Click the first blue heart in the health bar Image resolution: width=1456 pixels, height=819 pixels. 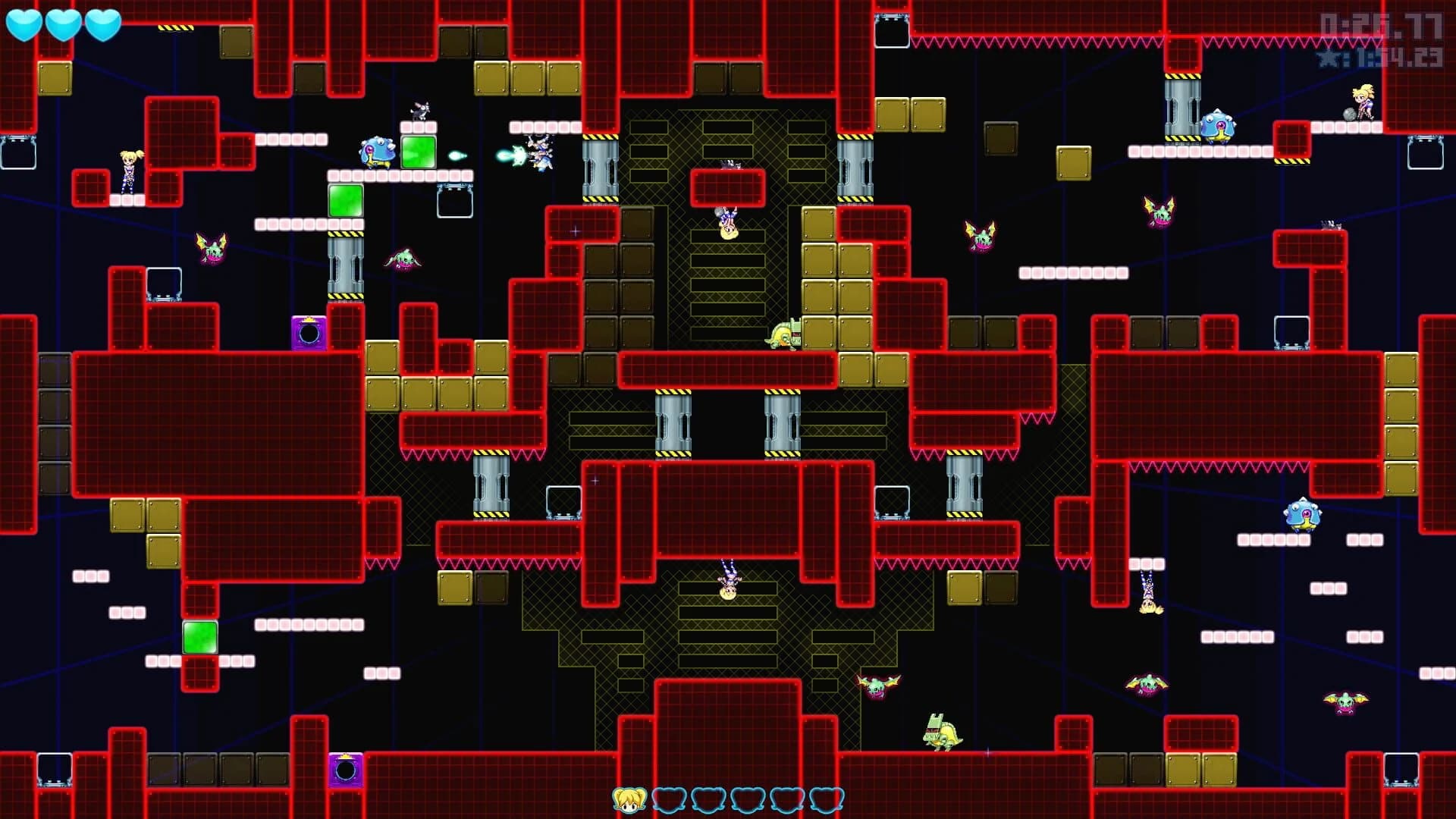pos(25,23)
